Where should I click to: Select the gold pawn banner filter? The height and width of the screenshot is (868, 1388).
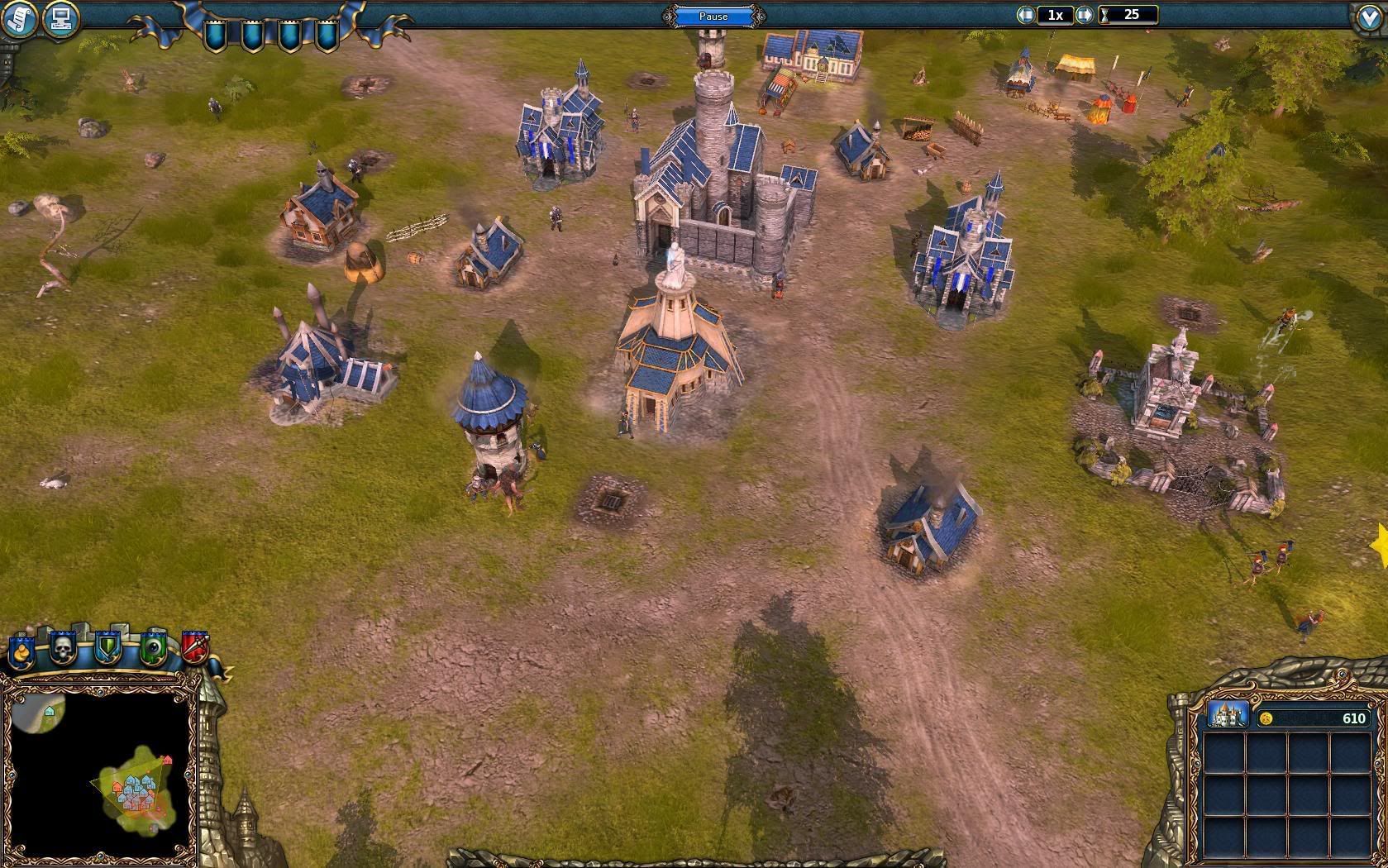21,651
